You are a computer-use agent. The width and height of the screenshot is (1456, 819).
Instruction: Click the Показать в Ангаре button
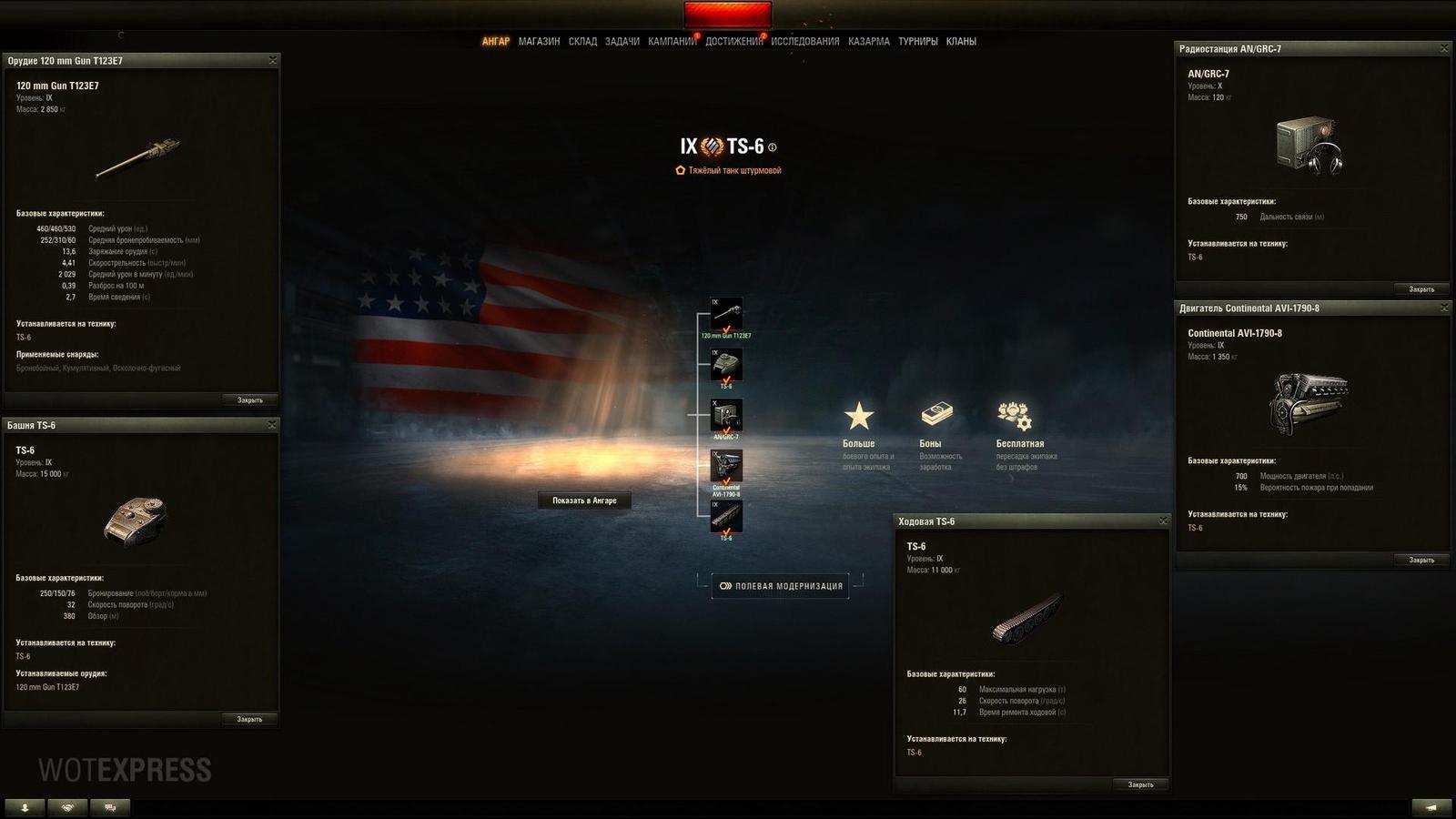click(584, 500)
